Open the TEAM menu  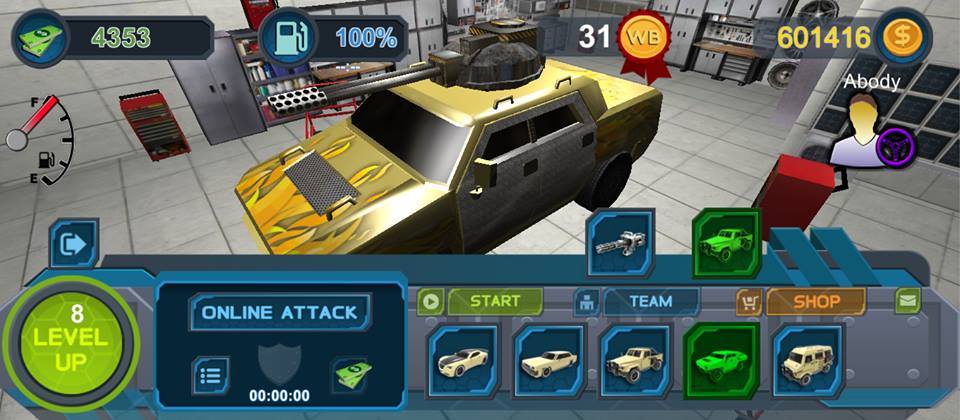[x=650, y=301]
